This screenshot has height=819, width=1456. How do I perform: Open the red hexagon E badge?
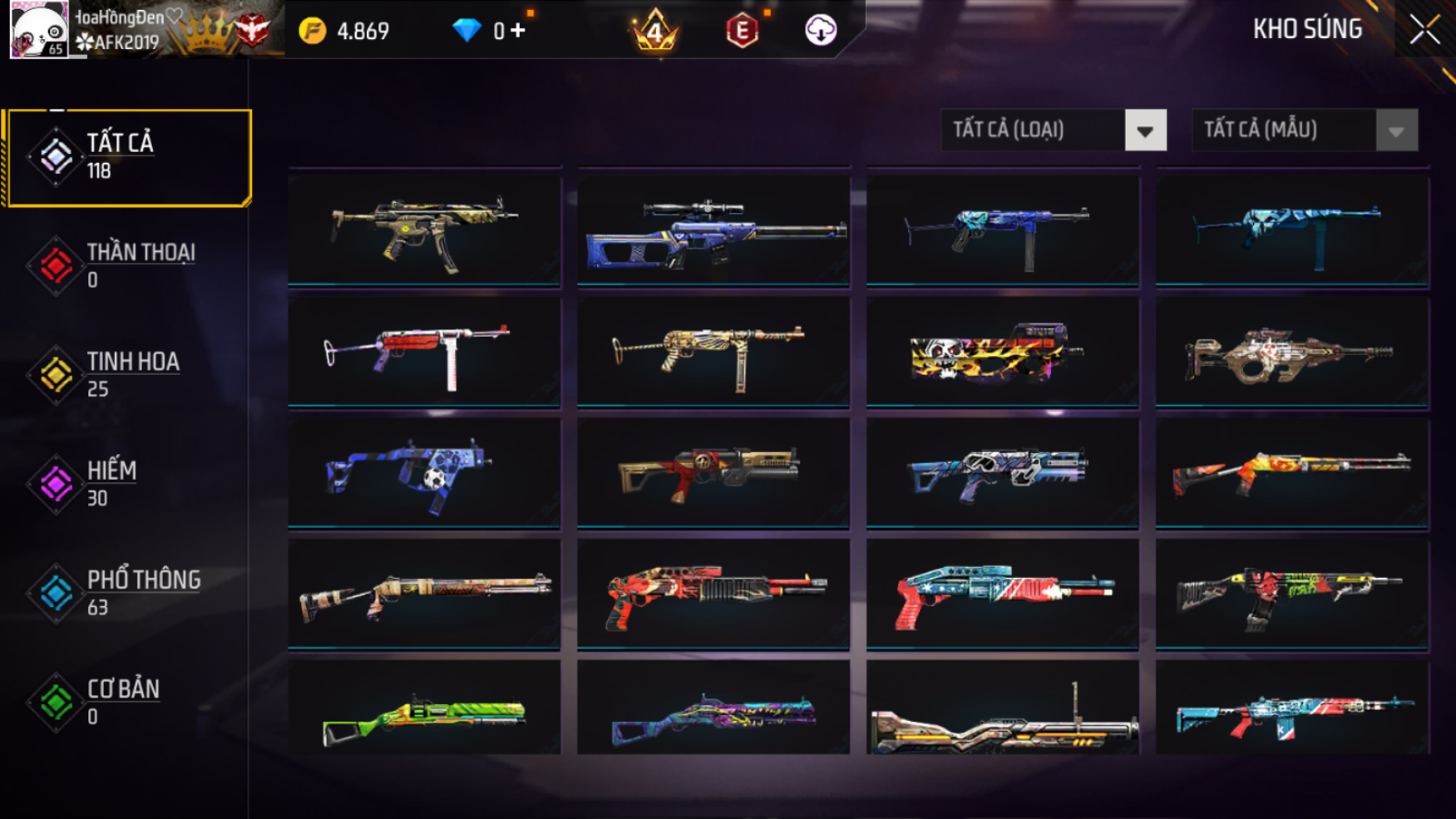(x=742, y=32)
